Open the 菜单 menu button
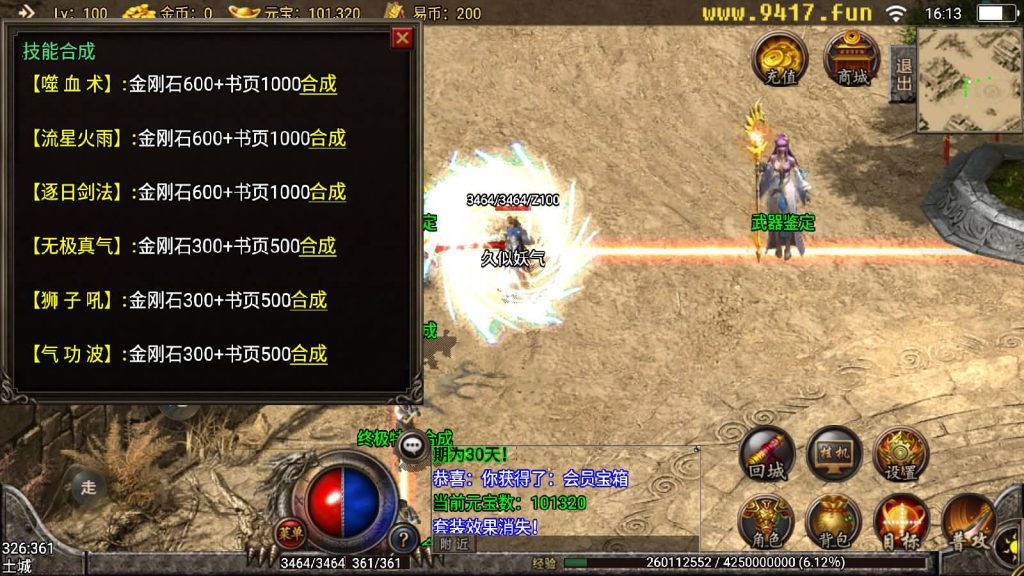This screenshot has width=1024, height=576. click(289, 532)
